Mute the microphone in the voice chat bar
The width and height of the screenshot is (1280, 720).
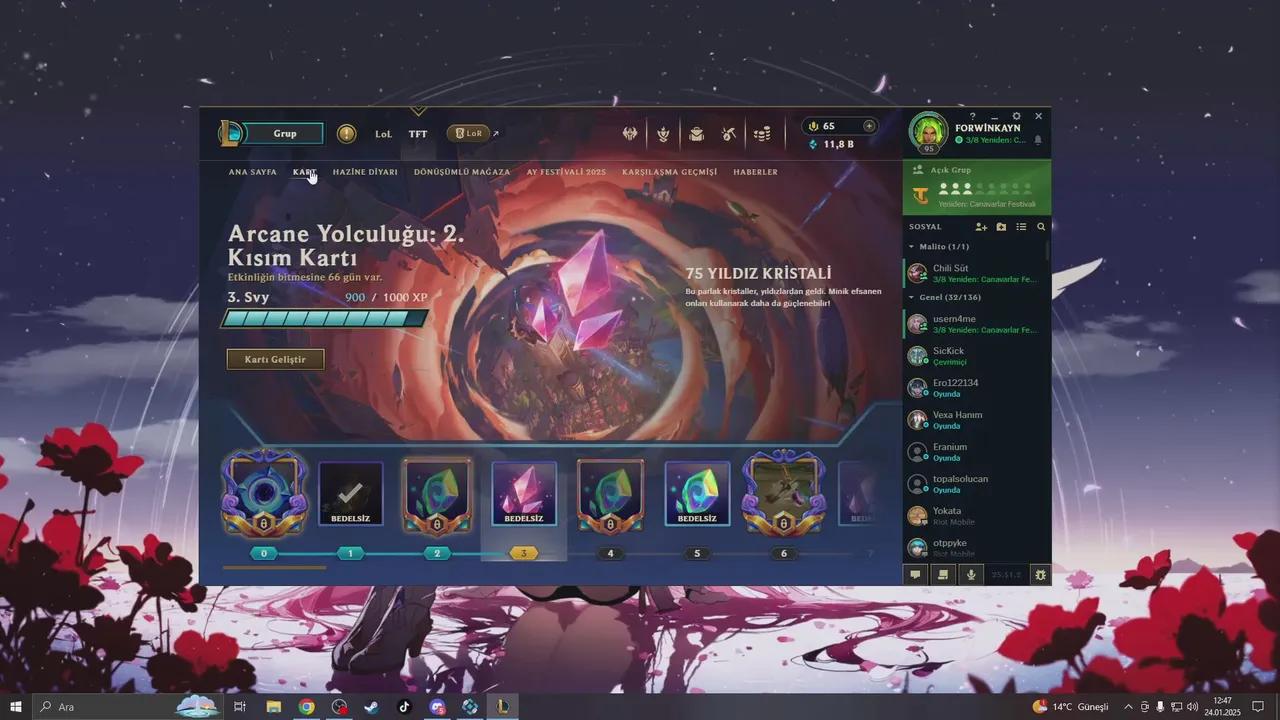(x=970, y=575)
